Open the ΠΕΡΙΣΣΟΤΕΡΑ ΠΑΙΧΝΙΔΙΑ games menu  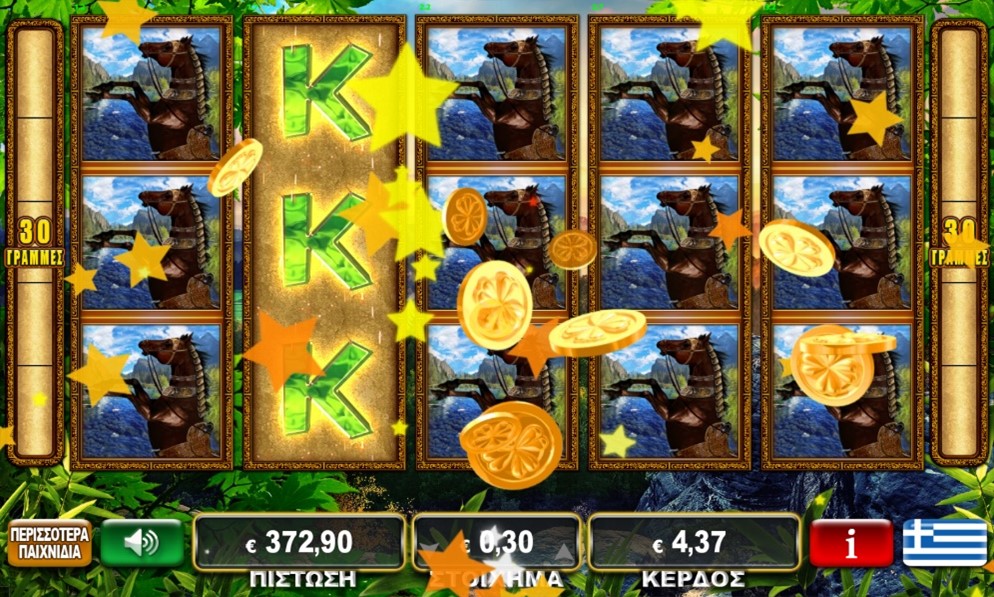pyautogui.click(x=50, y=542)
